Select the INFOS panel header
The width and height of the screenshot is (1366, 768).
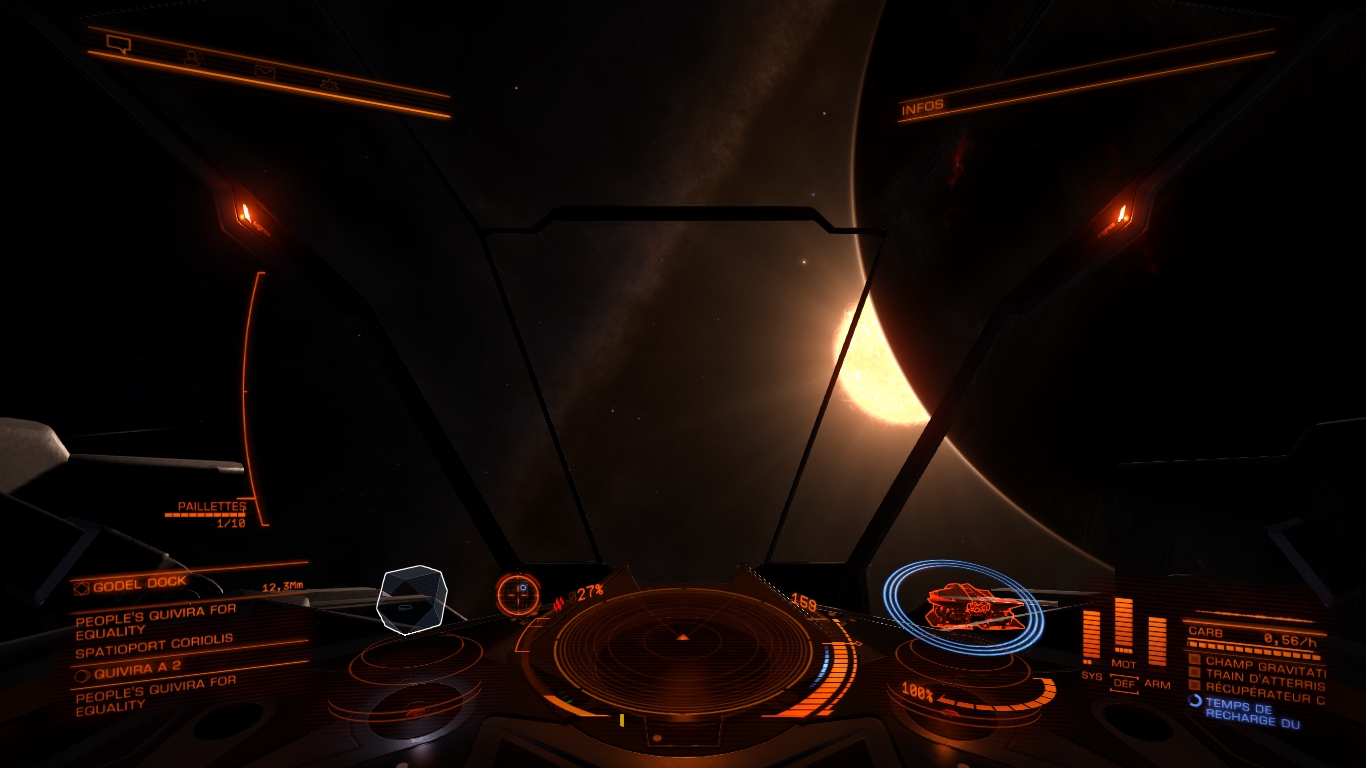point(922,108)
